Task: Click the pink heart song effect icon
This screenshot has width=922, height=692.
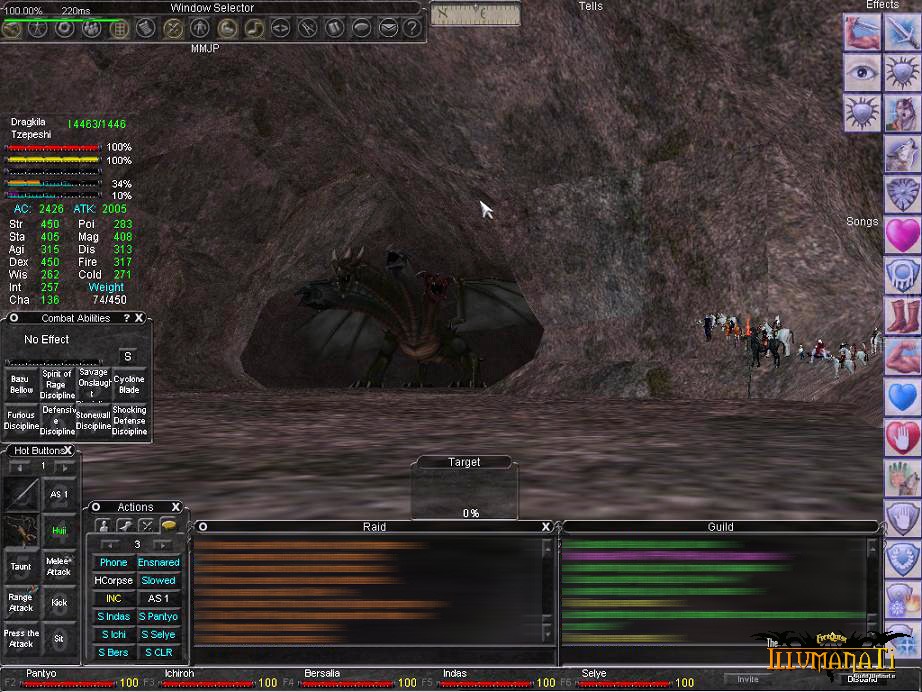Action: tap(902, 235)
